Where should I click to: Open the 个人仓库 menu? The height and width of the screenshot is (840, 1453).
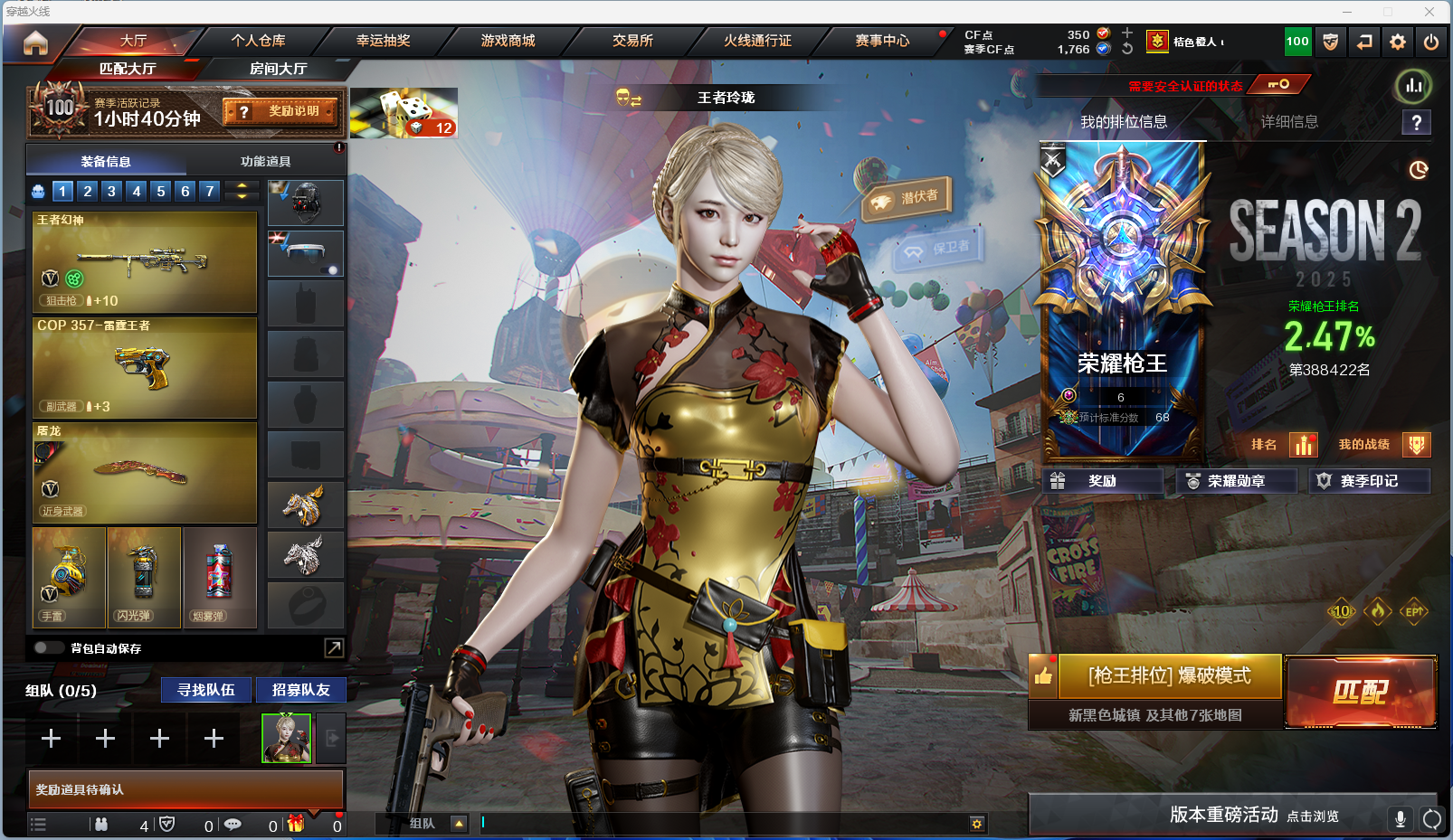pos(258,41)
